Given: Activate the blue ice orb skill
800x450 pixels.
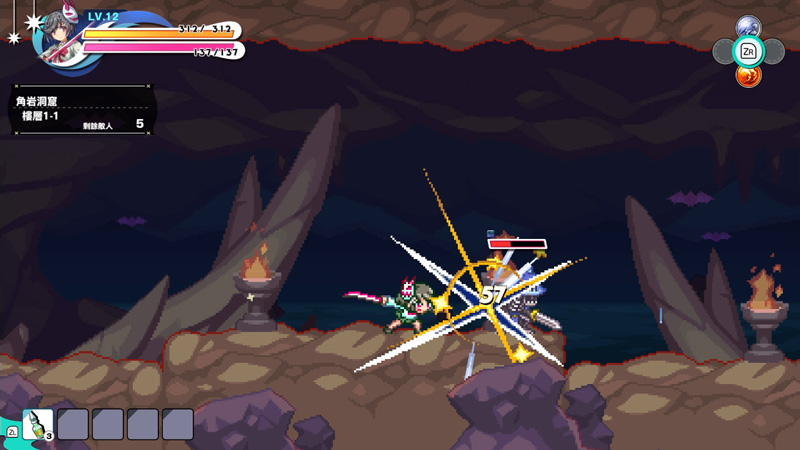Looking at the screenshot, I should (748, 27).
